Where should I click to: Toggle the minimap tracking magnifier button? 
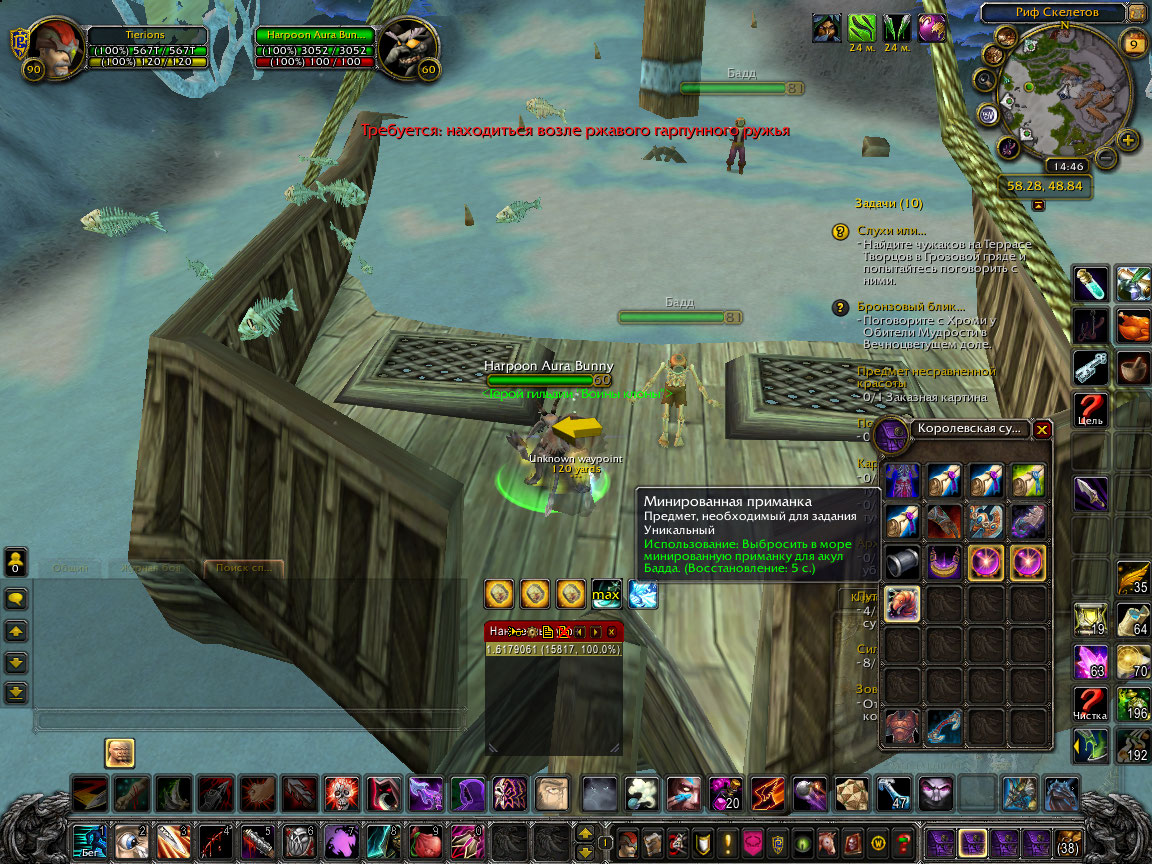coord(986,80)
